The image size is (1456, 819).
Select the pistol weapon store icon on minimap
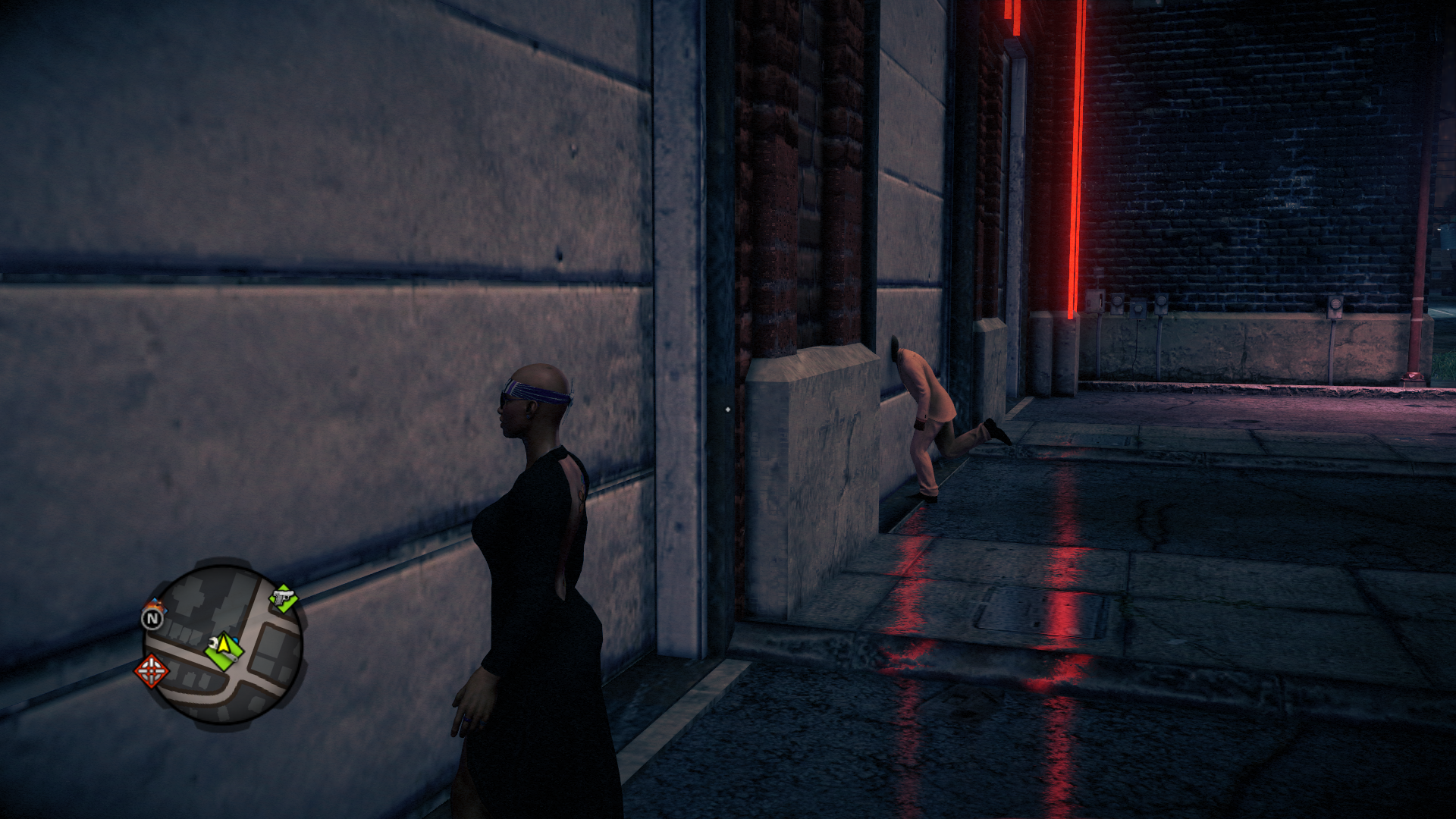click(x=284, y=597)
